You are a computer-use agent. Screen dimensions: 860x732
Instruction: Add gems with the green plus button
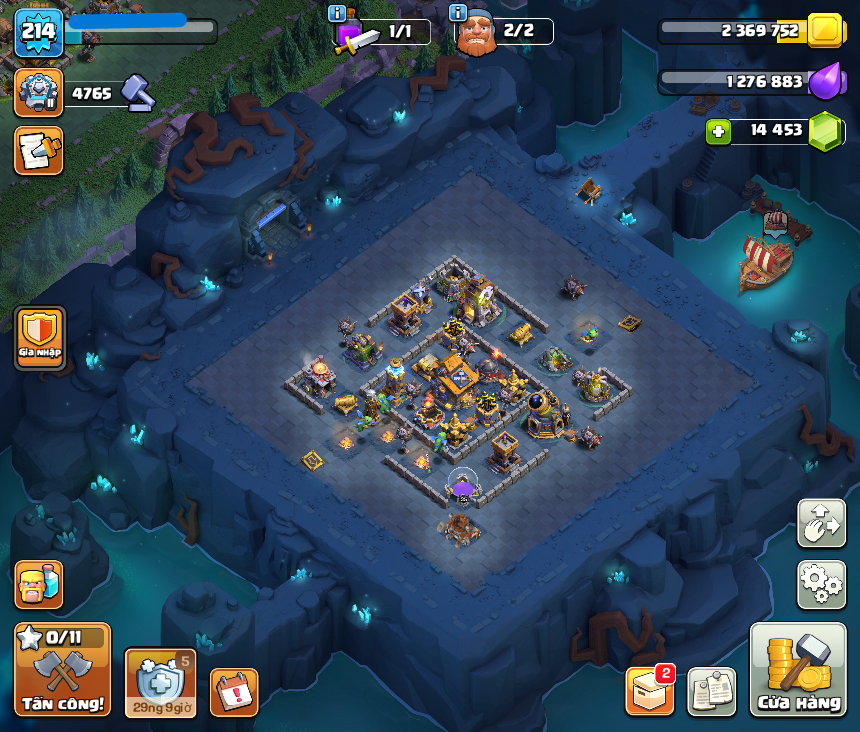pyautogui.click(x=717, y=131)
